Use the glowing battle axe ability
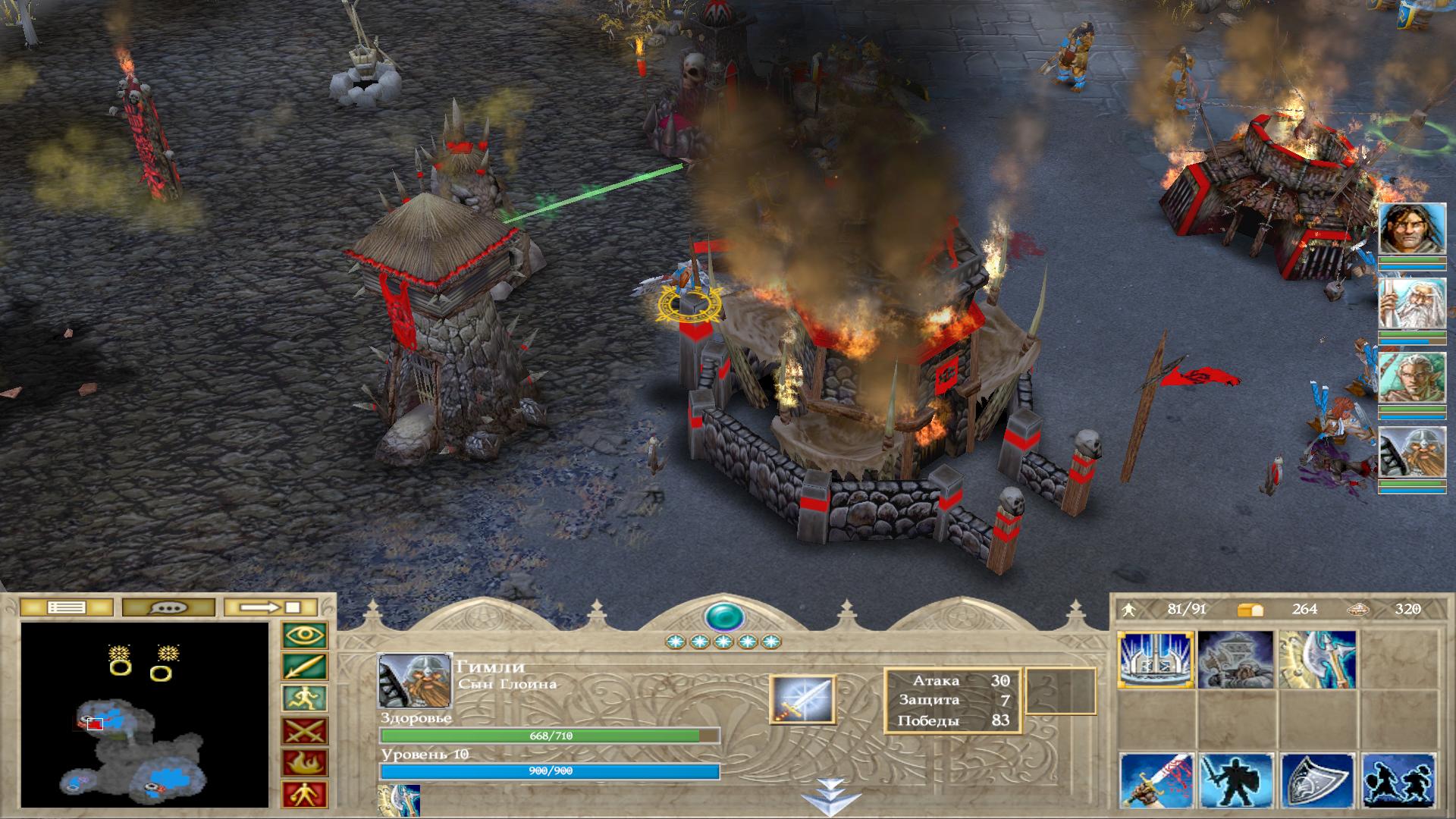Viewport: 1456px width, 819px height. click(x=1316, y=660)
